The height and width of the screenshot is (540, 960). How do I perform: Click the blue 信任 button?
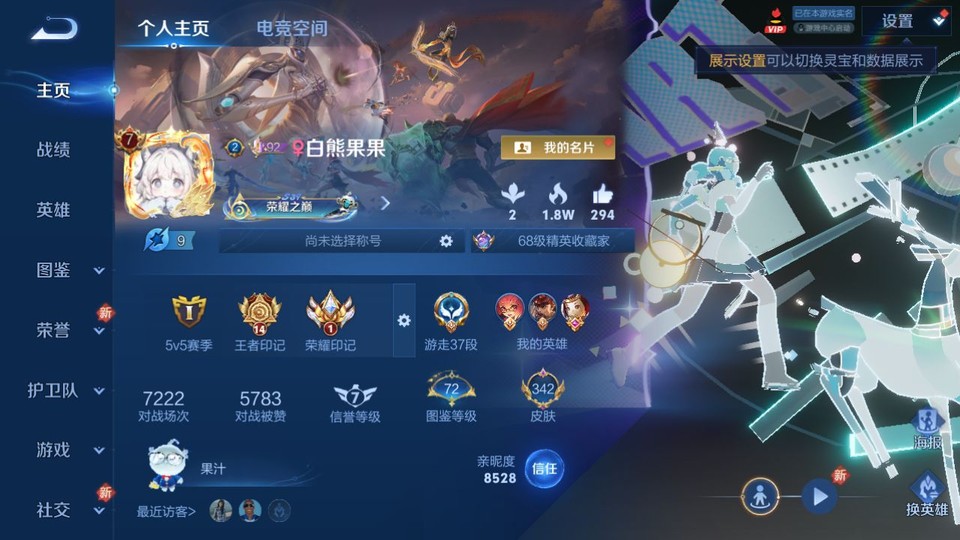click(x=544, y=467)
